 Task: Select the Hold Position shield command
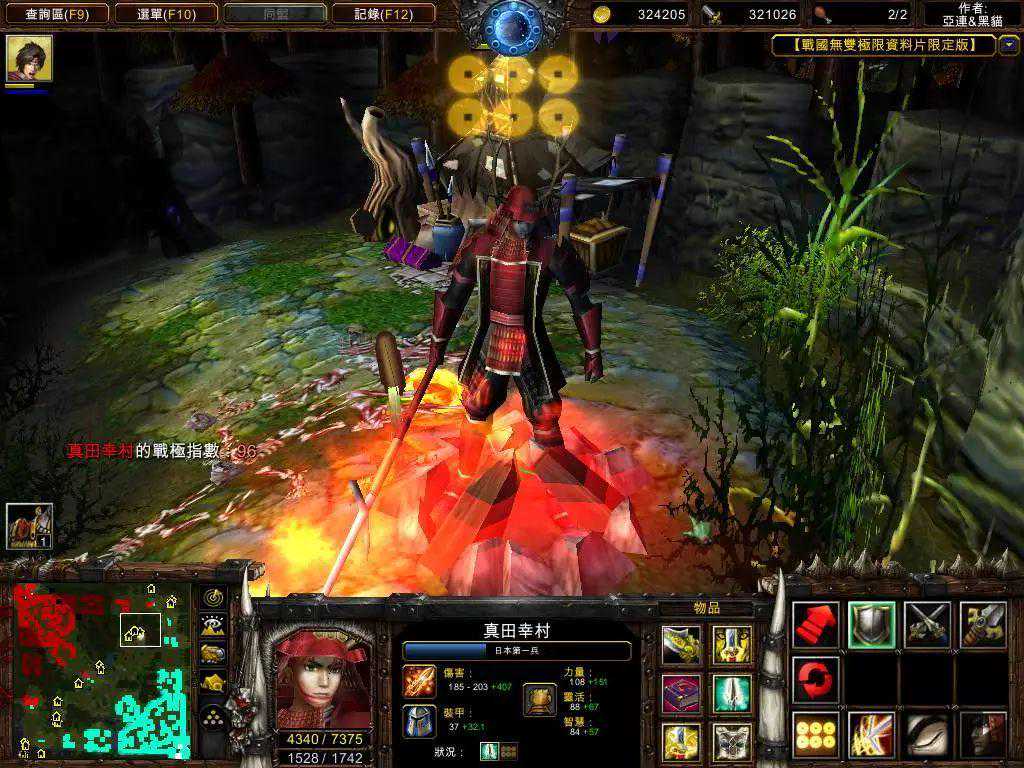click(871, 625)
